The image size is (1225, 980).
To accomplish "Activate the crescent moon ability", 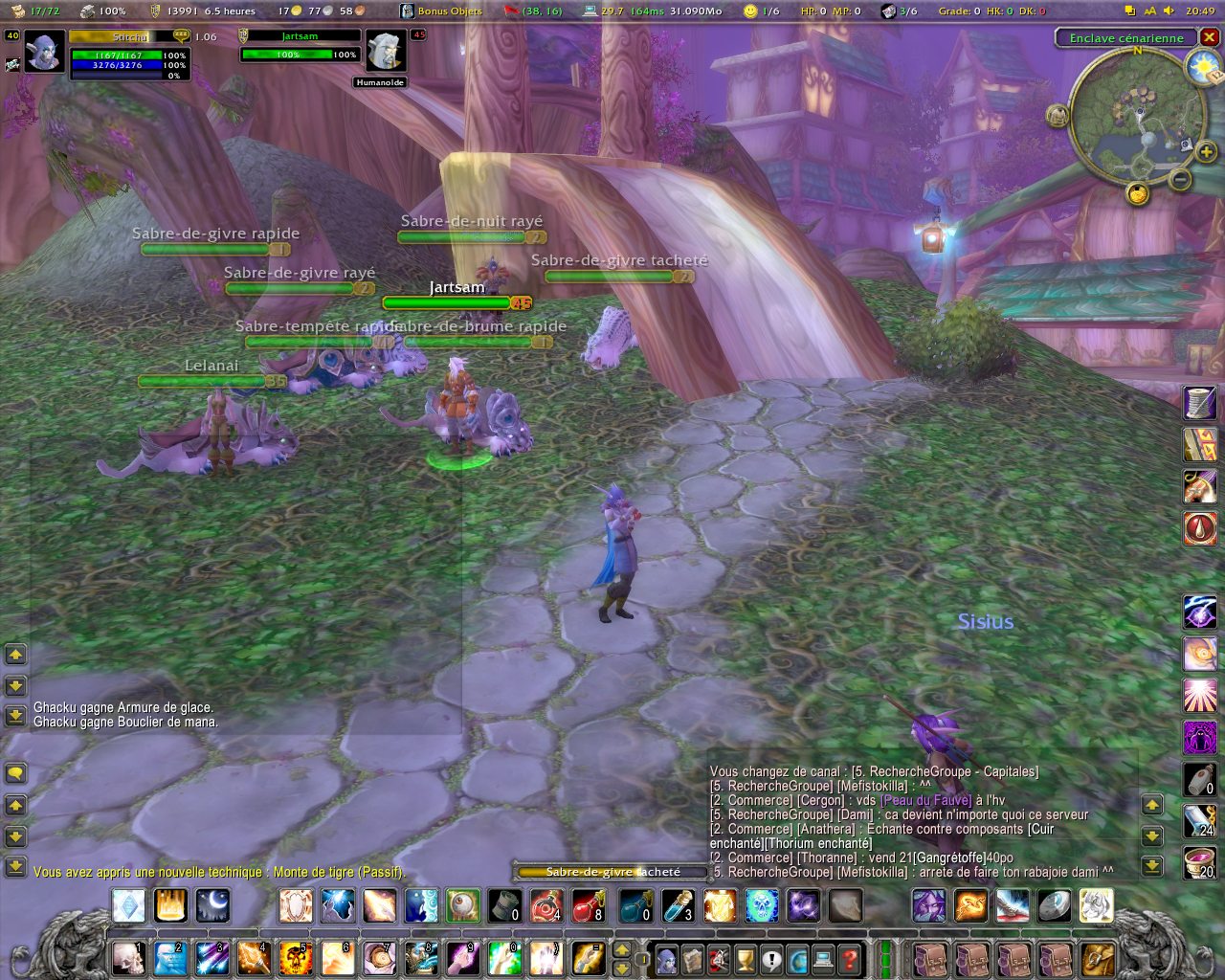I will [x=212, y=905].
